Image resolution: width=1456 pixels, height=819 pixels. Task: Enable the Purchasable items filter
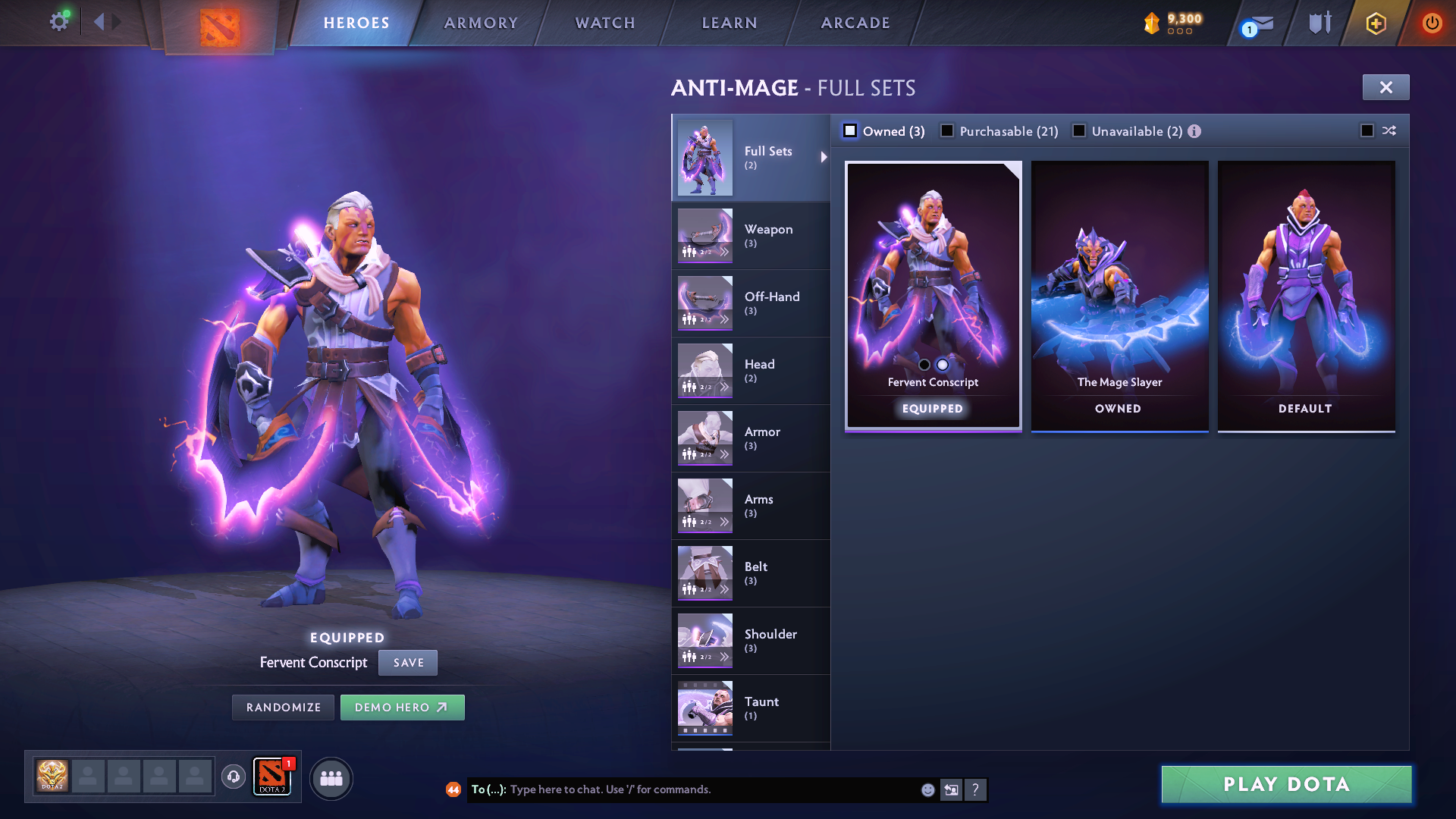(947, 131)
